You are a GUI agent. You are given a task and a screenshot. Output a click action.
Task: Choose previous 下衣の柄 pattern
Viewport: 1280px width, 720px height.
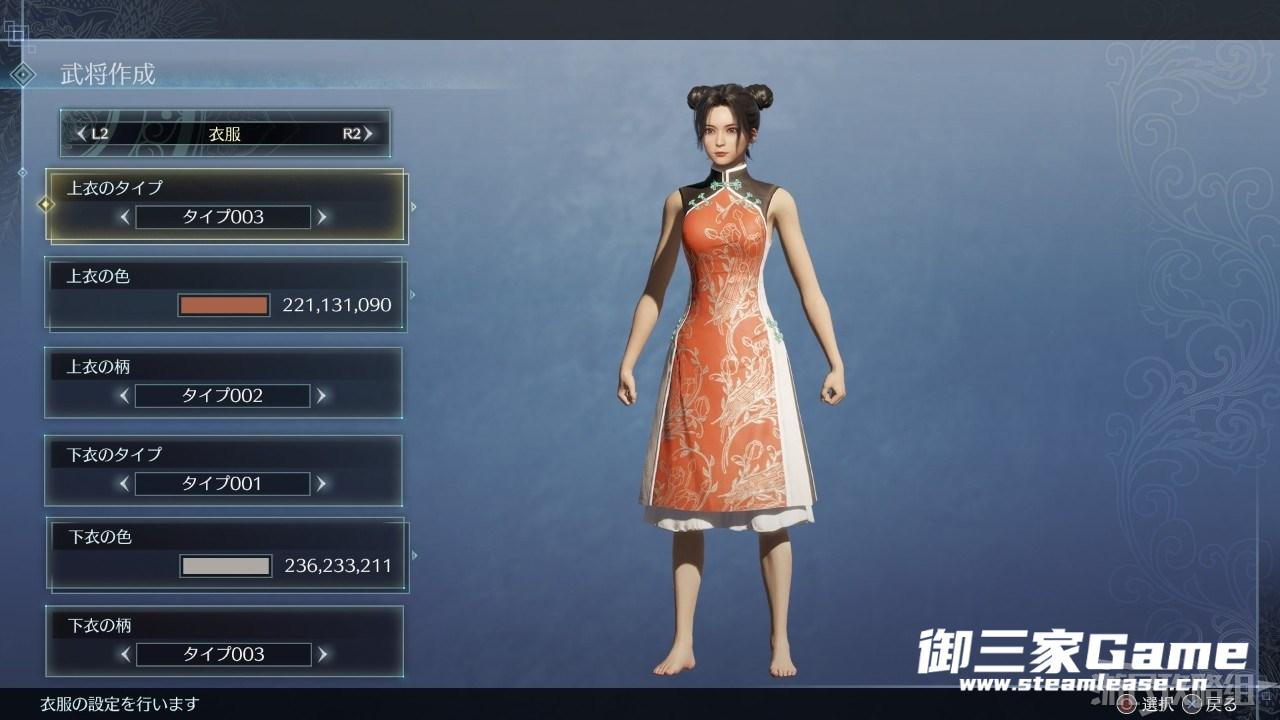[125, 655]
